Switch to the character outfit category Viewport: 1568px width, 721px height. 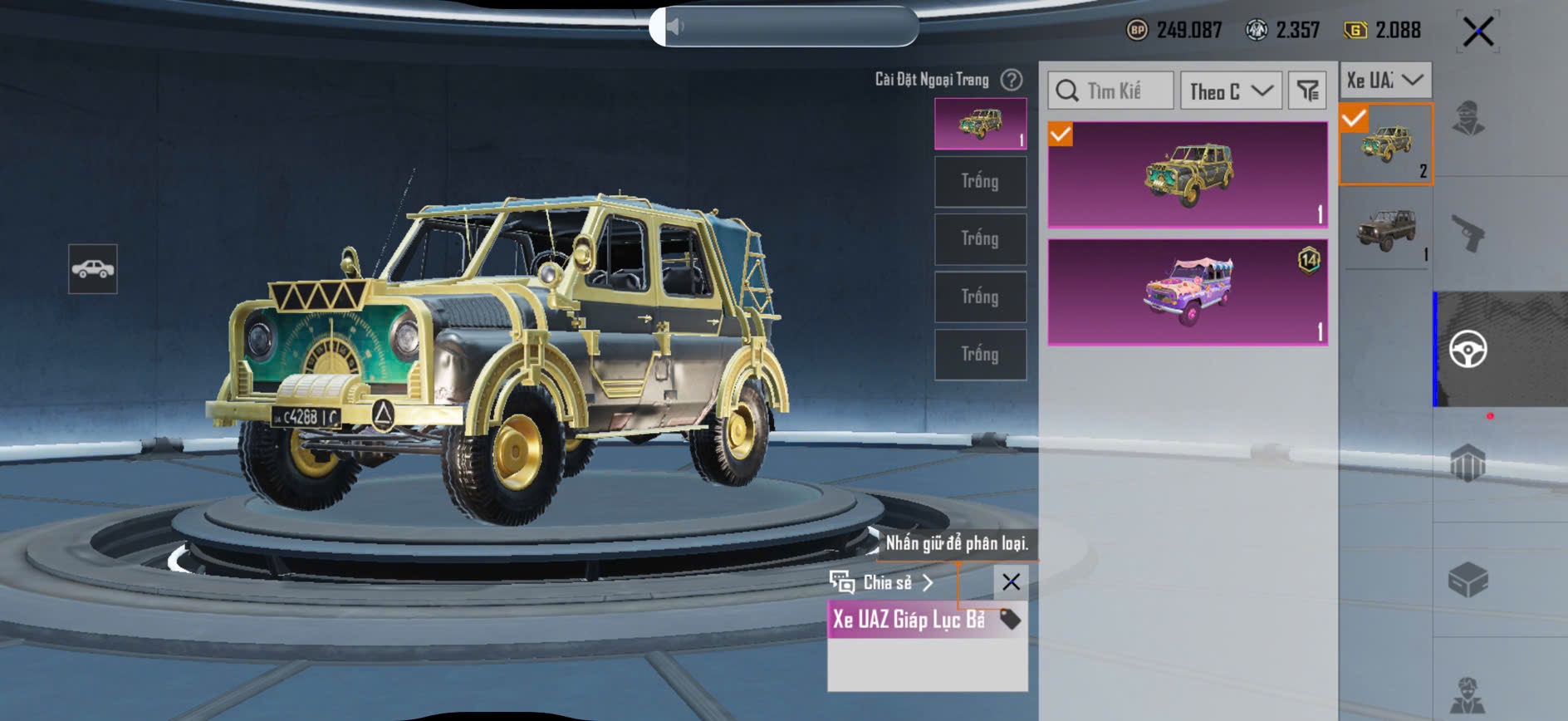click(x=1468, y=118)
